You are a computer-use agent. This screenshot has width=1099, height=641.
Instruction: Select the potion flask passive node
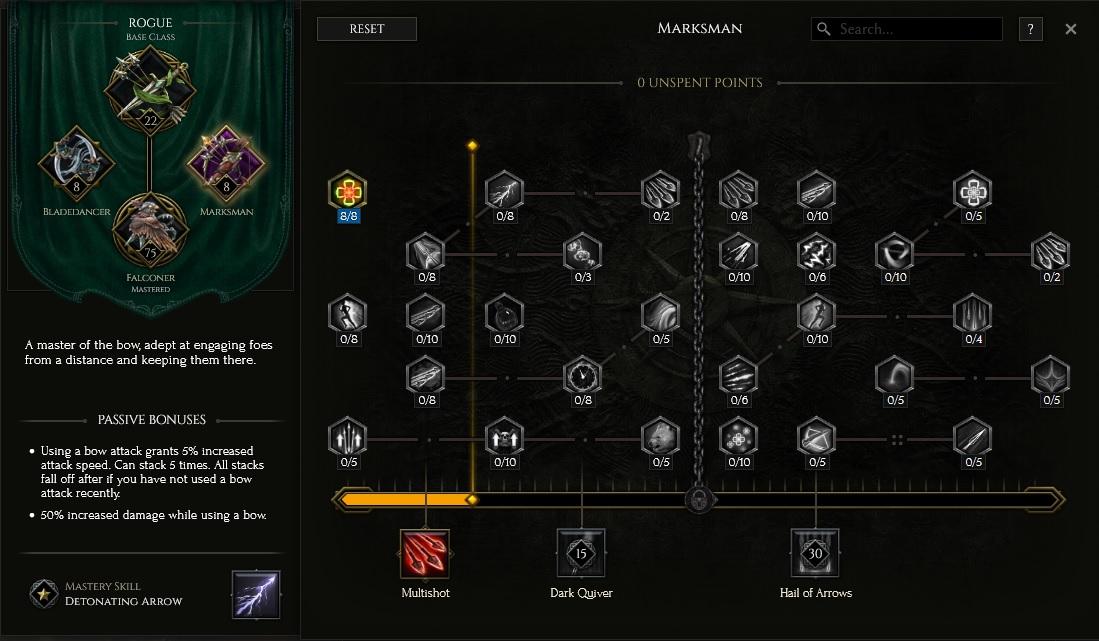[504, 314]
